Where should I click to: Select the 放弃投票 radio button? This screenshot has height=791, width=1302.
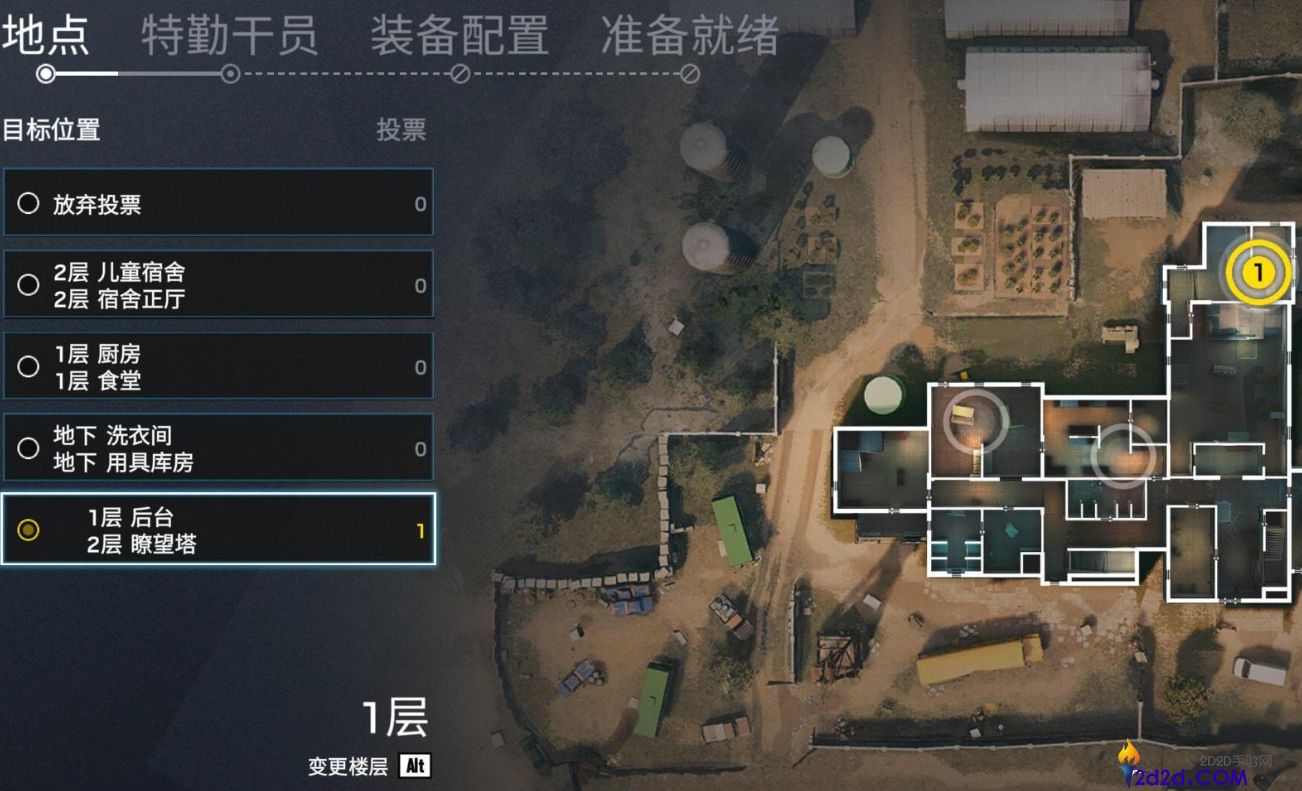pos(28,202)
